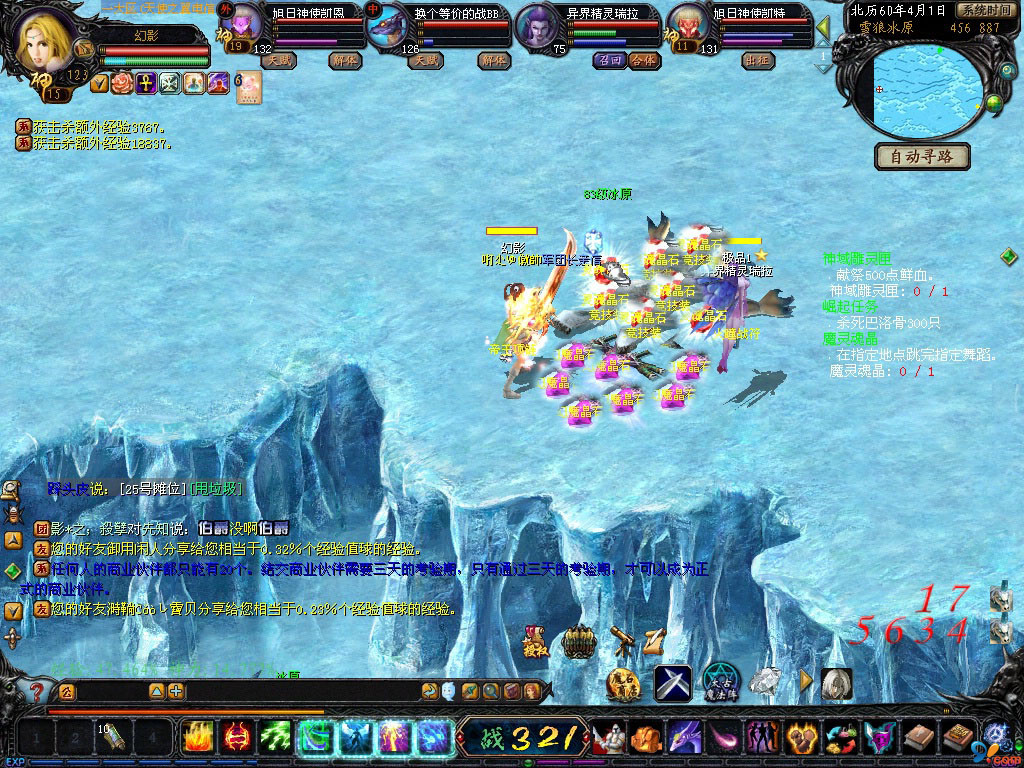The image size is (1024, 768).
Task: Select the golden ankh status icon
Action: [146, 83]
